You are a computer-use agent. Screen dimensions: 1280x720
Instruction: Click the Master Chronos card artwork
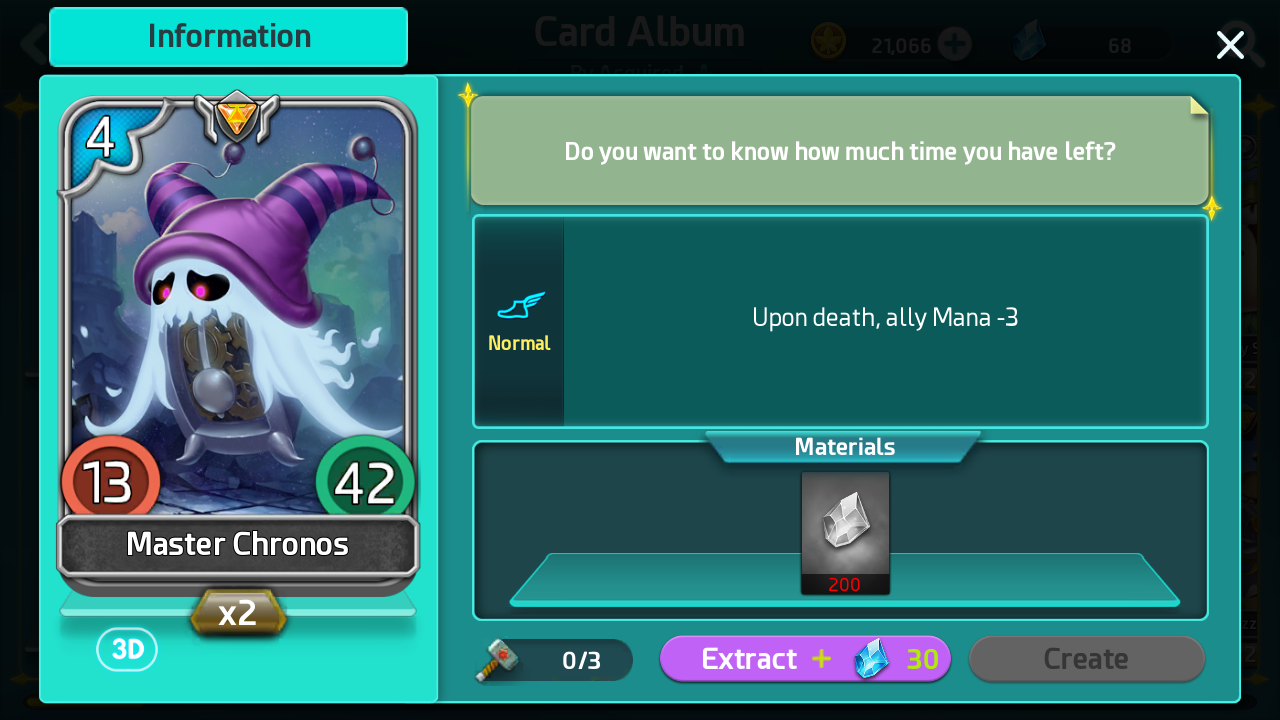(x=237, y=330)
